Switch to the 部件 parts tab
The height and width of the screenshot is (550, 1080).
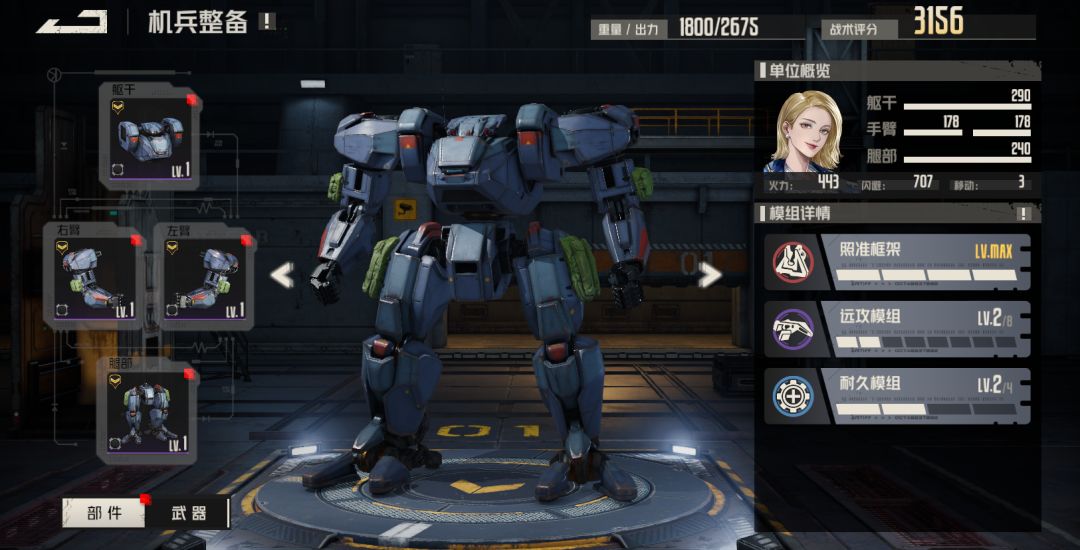pyautogui.click(x=104, y=513)
